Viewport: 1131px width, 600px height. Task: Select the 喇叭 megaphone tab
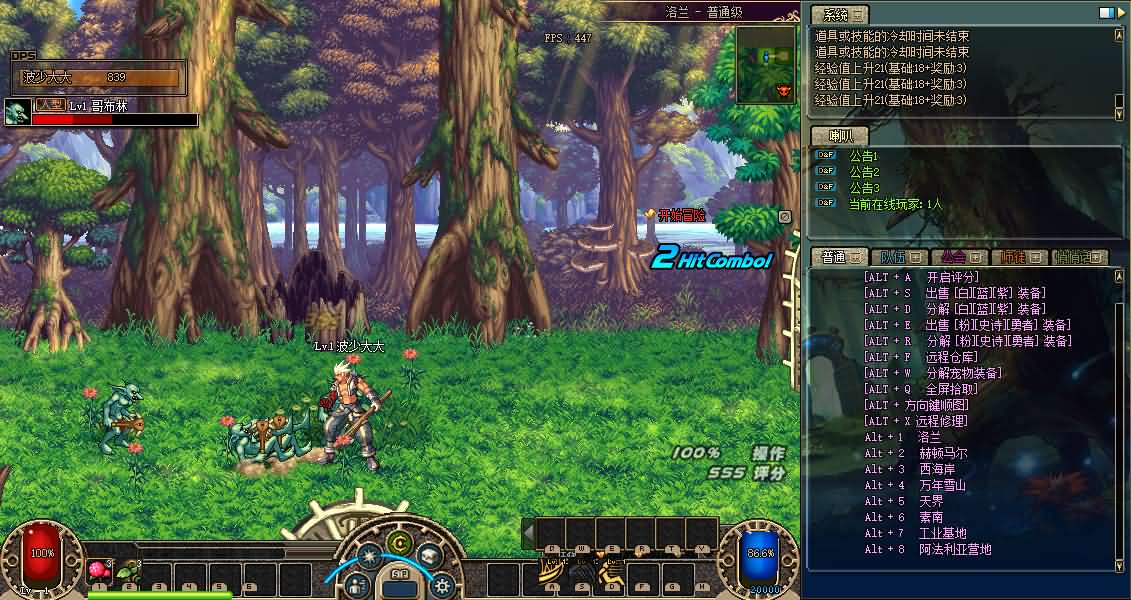point(838,136)
